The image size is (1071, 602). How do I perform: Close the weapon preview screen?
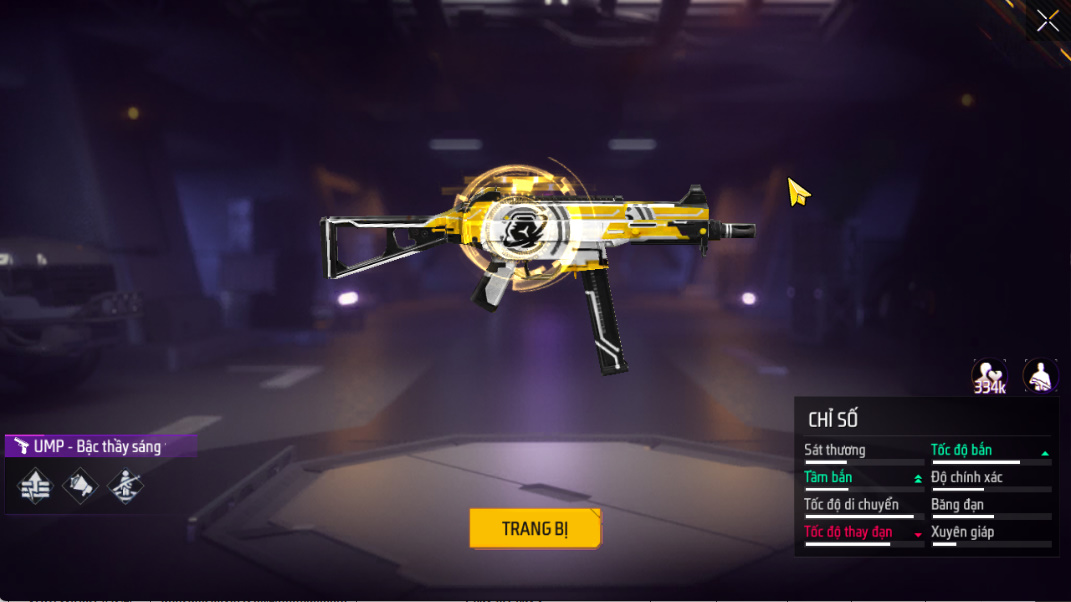tap(1047, 21)
